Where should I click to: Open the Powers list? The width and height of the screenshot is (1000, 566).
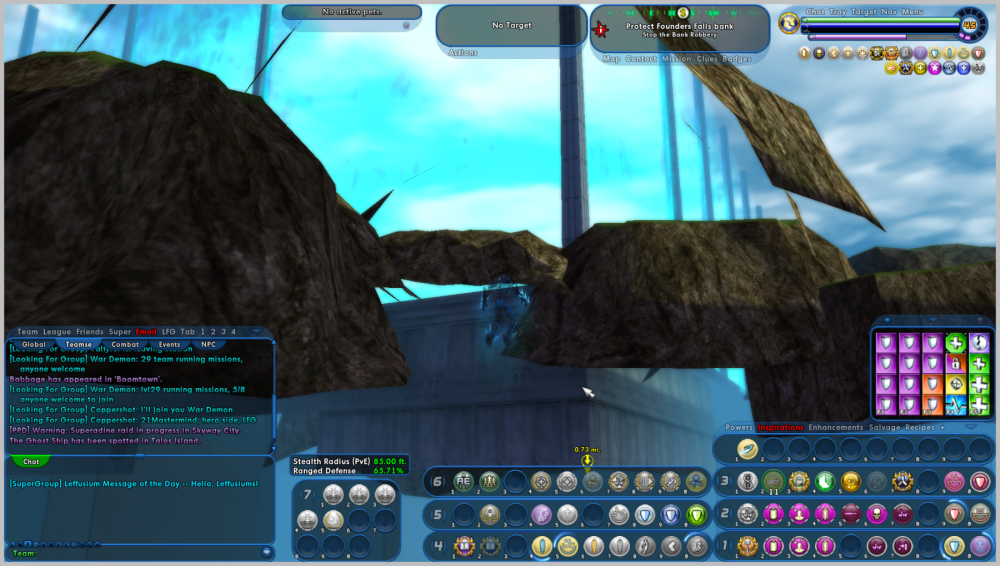click(739, 427)
